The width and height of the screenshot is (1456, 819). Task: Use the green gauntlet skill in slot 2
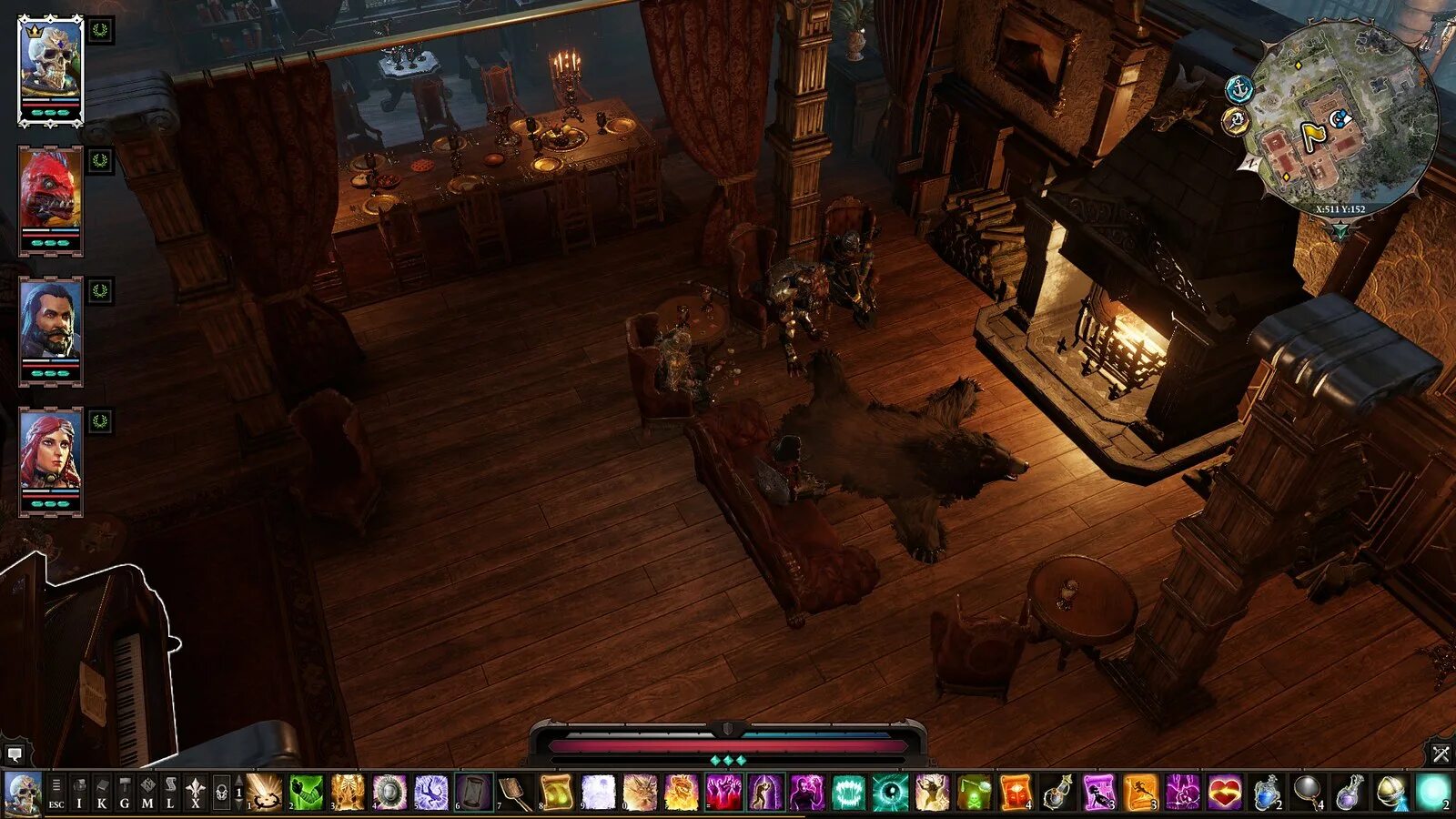(307, 792)
